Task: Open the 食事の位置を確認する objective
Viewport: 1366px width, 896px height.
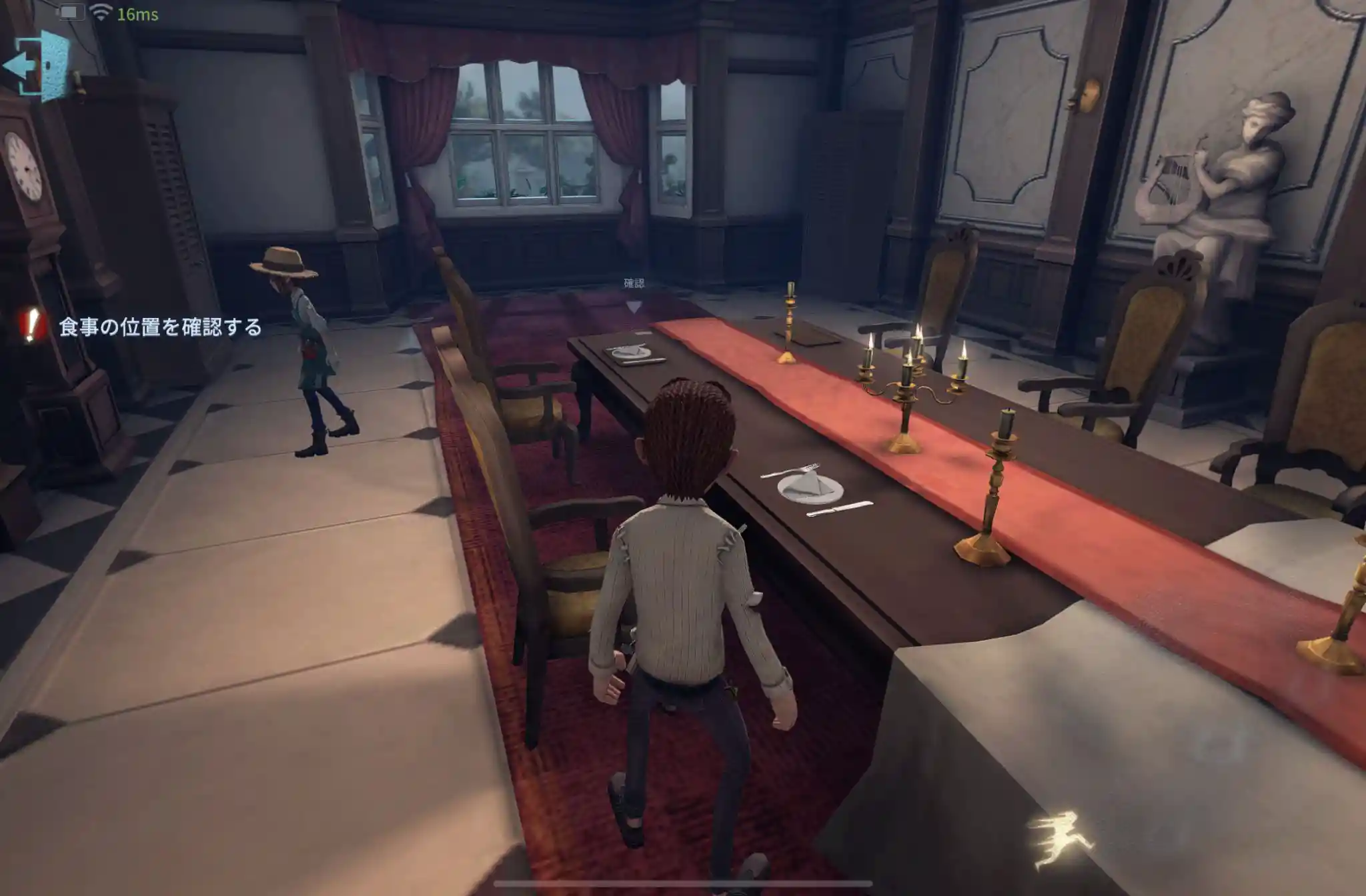Action: click(159, 327)
